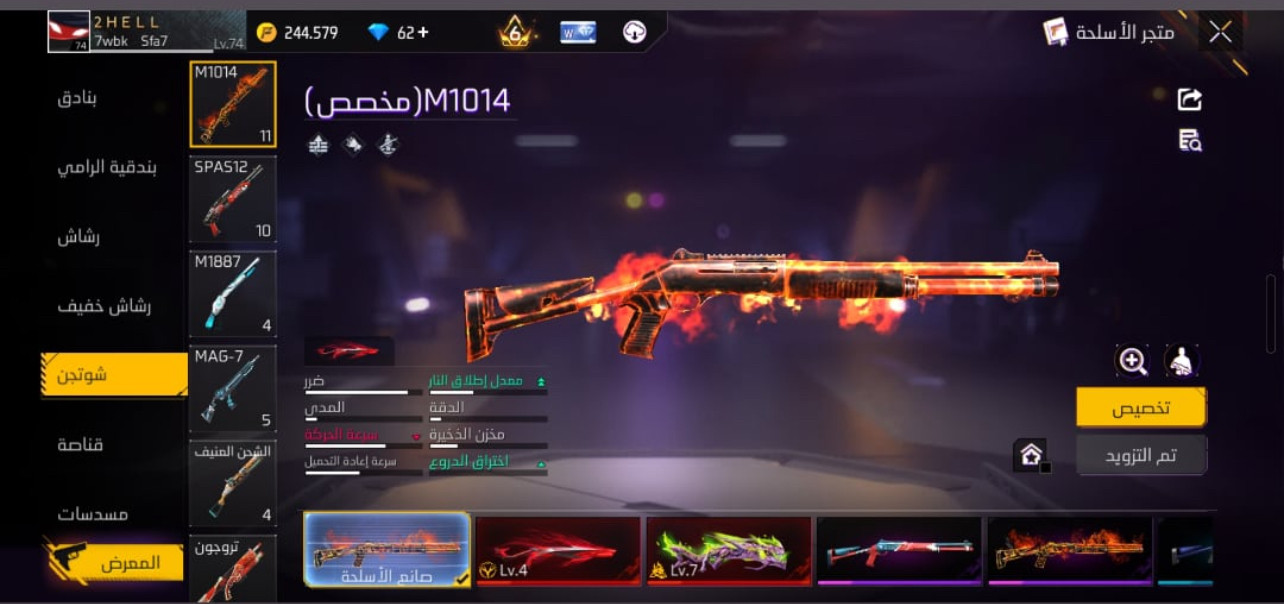The height and width of the screenshot is (604, 1284).
Task: Switch to the مسدسات pistols category
Action: coord(92,514)
